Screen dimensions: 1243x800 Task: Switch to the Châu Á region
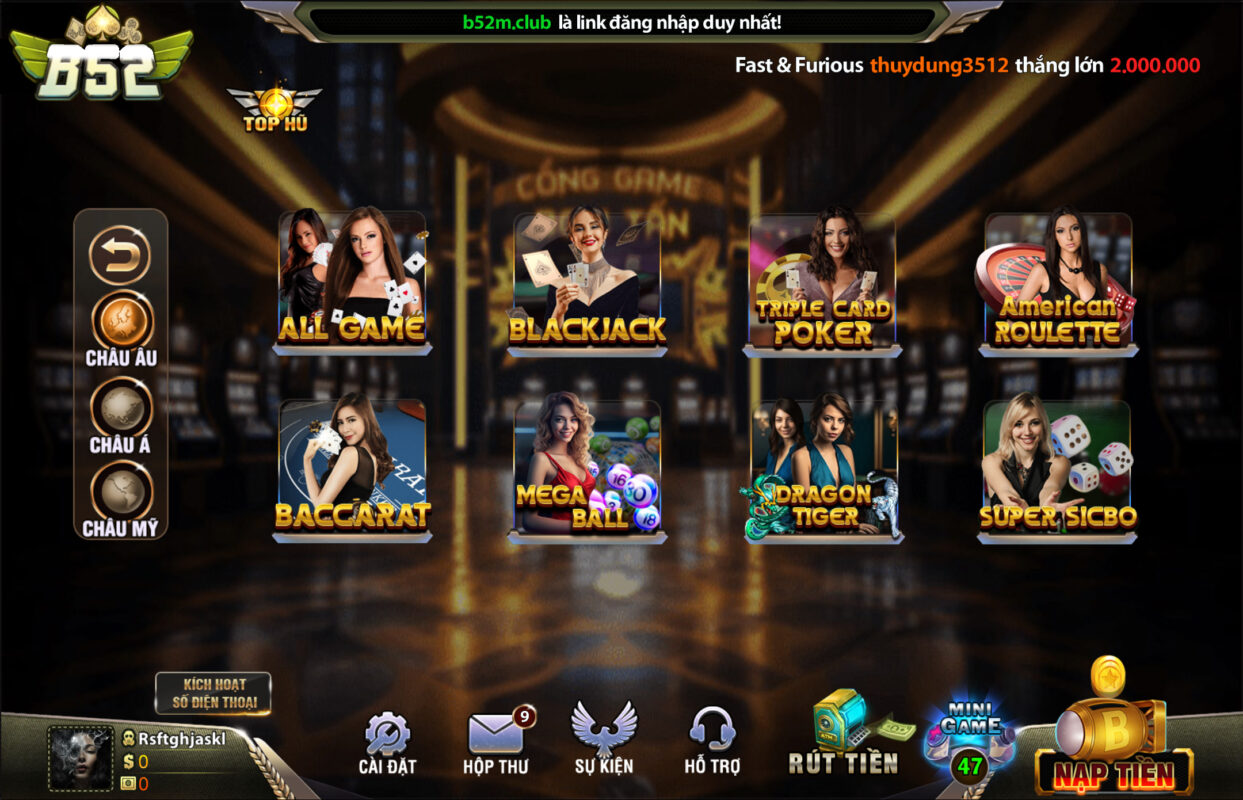(x=121, y=410)
